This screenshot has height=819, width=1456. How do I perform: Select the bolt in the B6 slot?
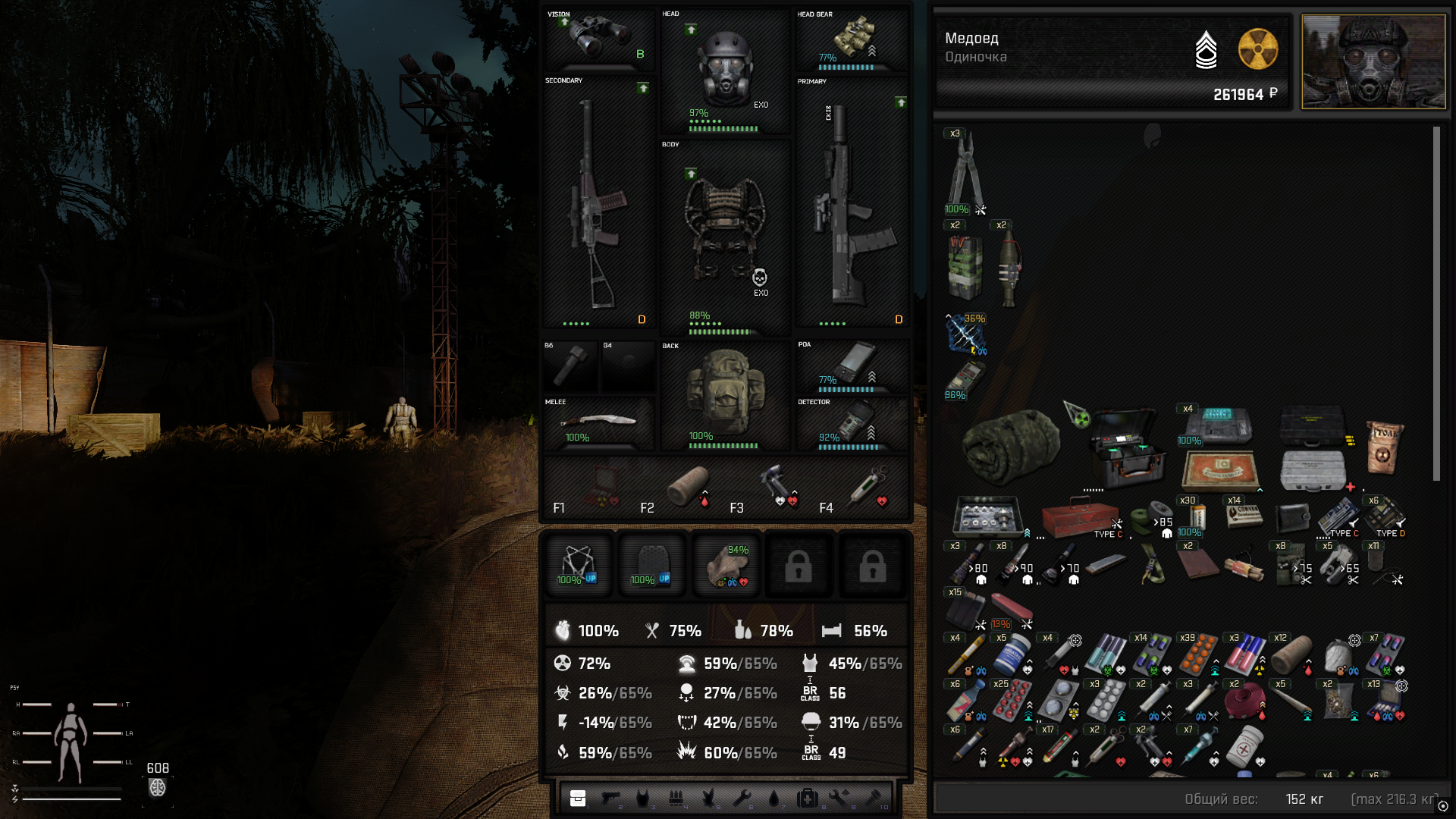[x=570, y=366]
